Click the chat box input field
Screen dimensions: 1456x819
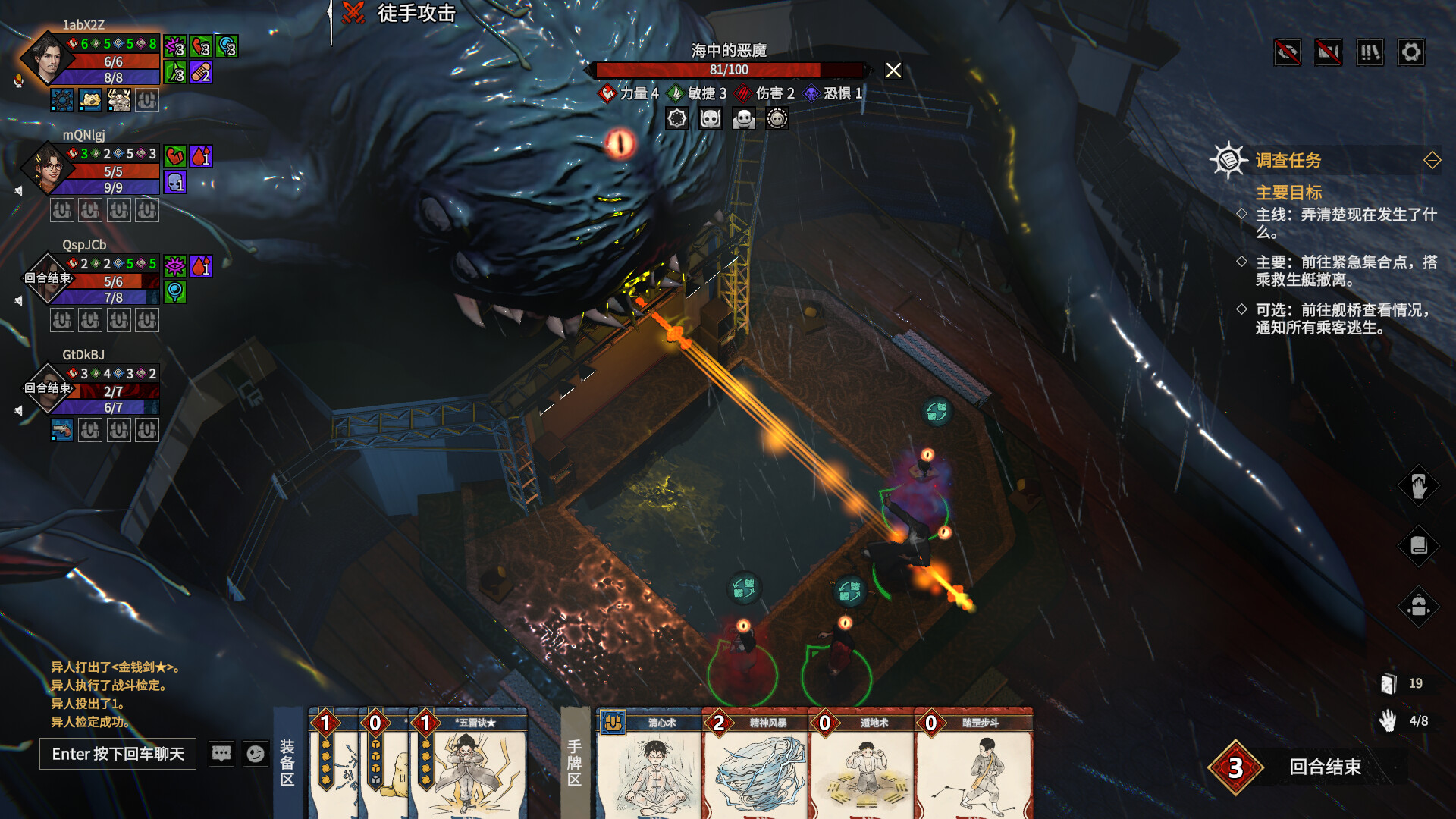pyautogui.click(x=118, y=754)
